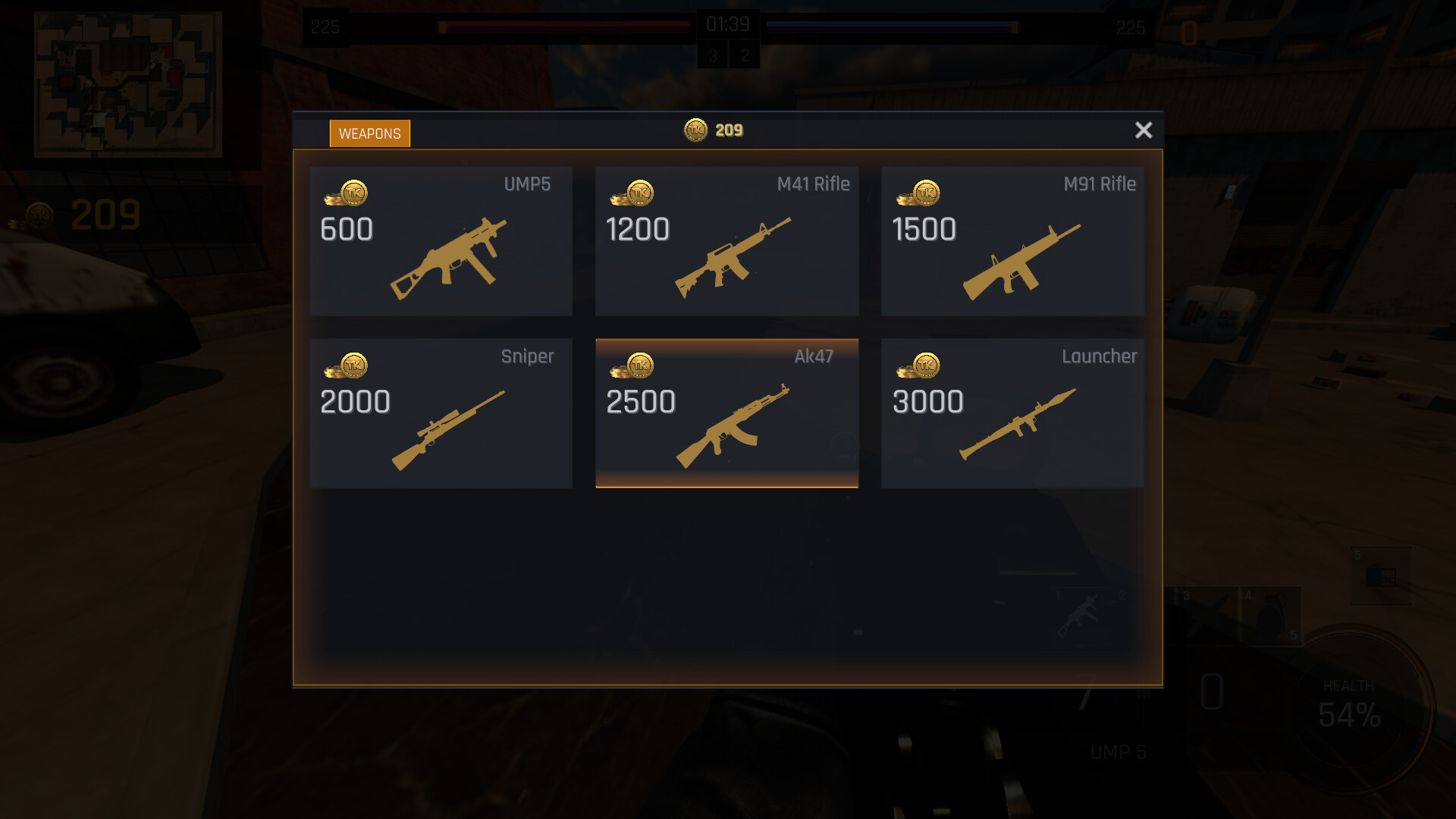Viewport: 1456px width, 819px height.
Task: Click the rifle icon in hotbar slot 1
Action: (x=1080, y=613)
